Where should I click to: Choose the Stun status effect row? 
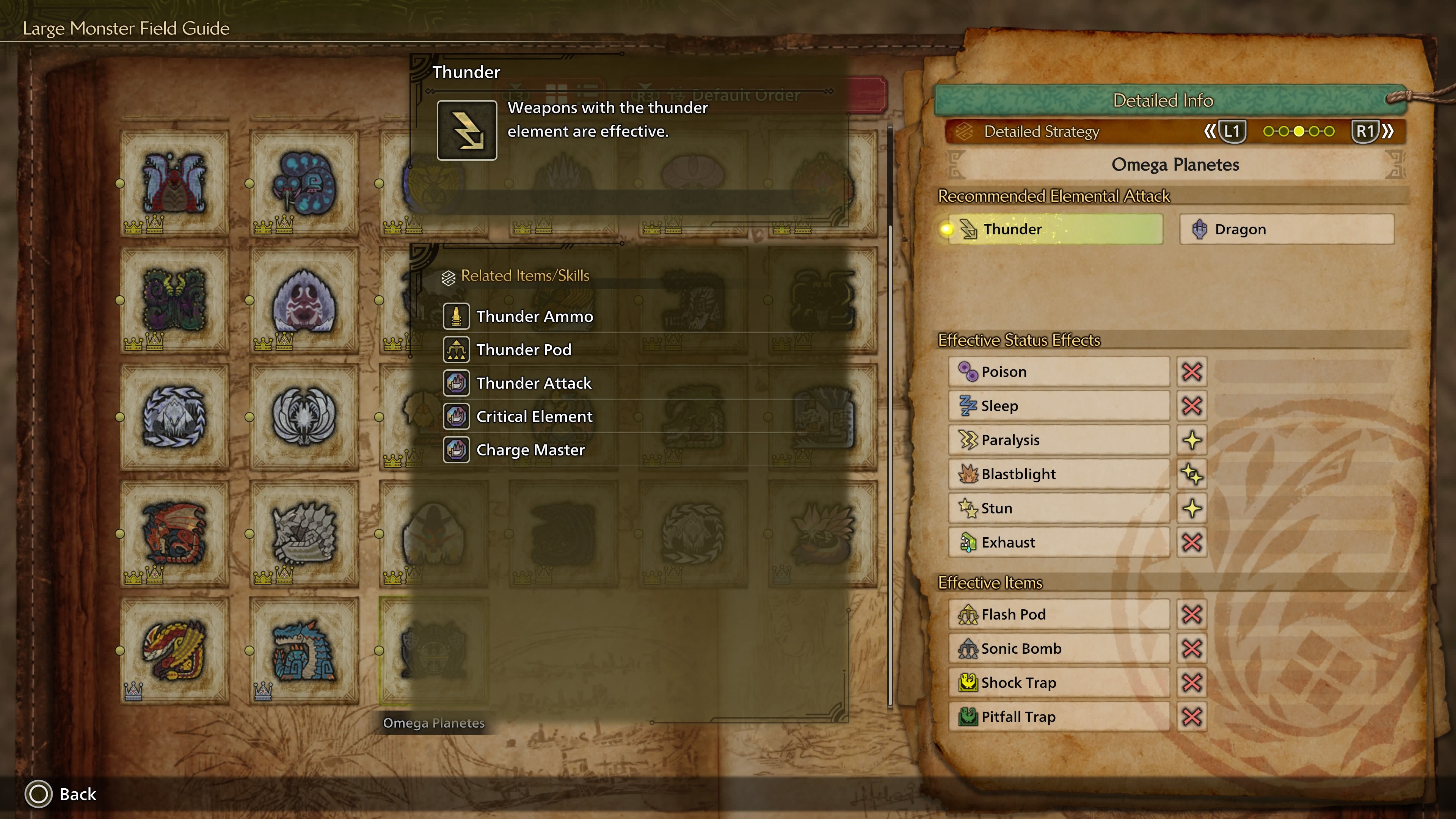(x=1058, y=508)
